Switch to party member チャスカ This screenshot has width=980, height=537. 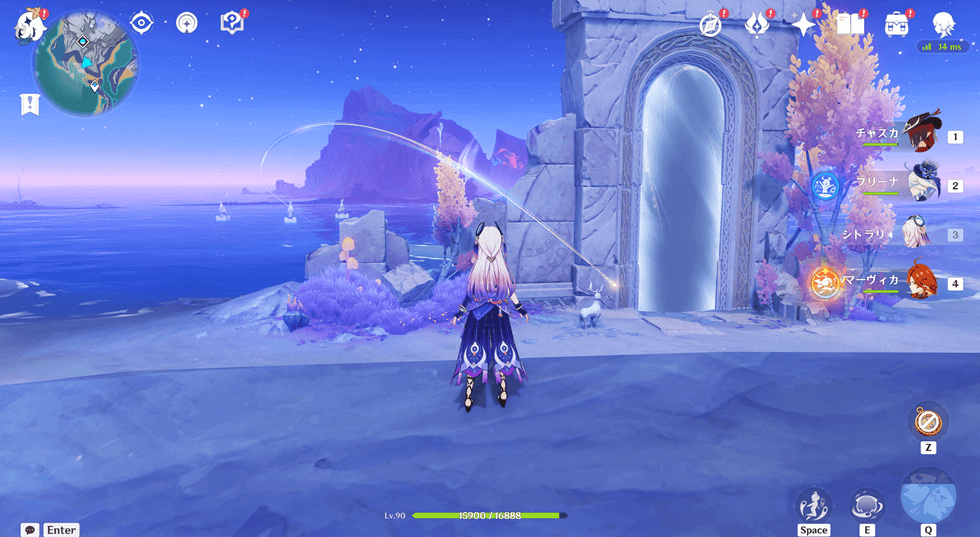coord(918,135)
